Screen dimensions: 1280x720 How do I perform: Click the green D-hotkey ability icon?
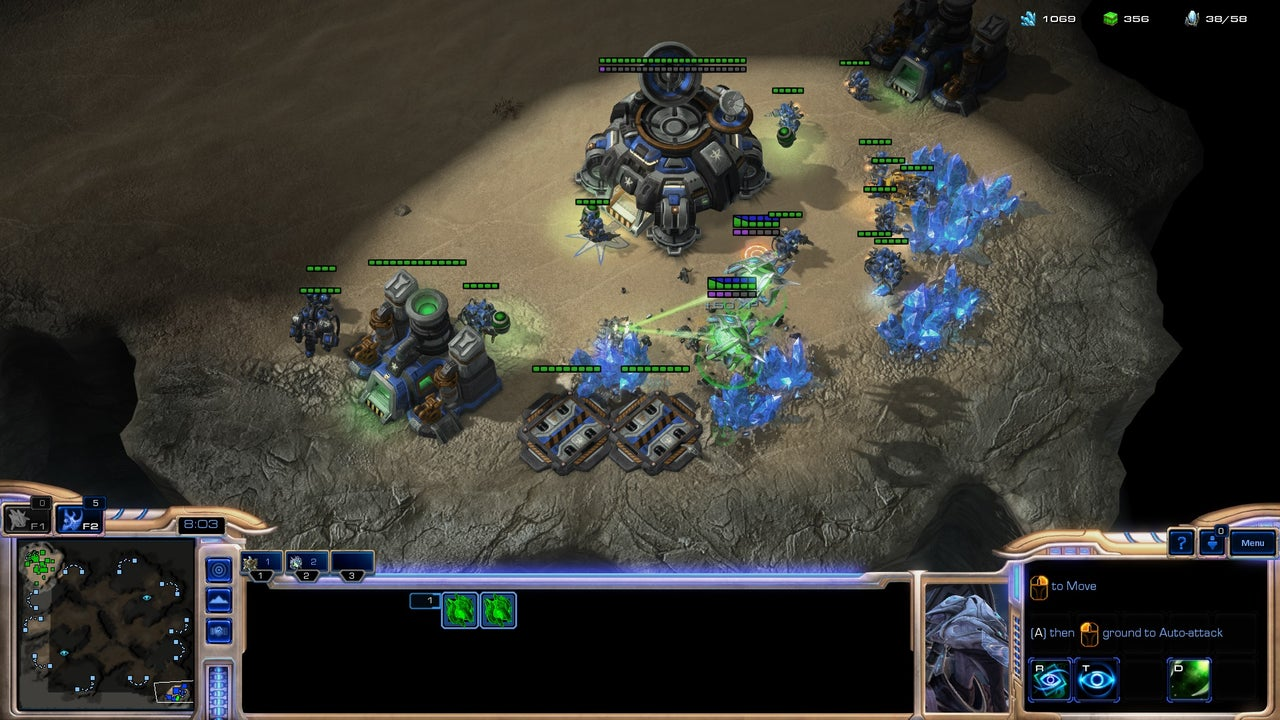[x=1189, y=678]
